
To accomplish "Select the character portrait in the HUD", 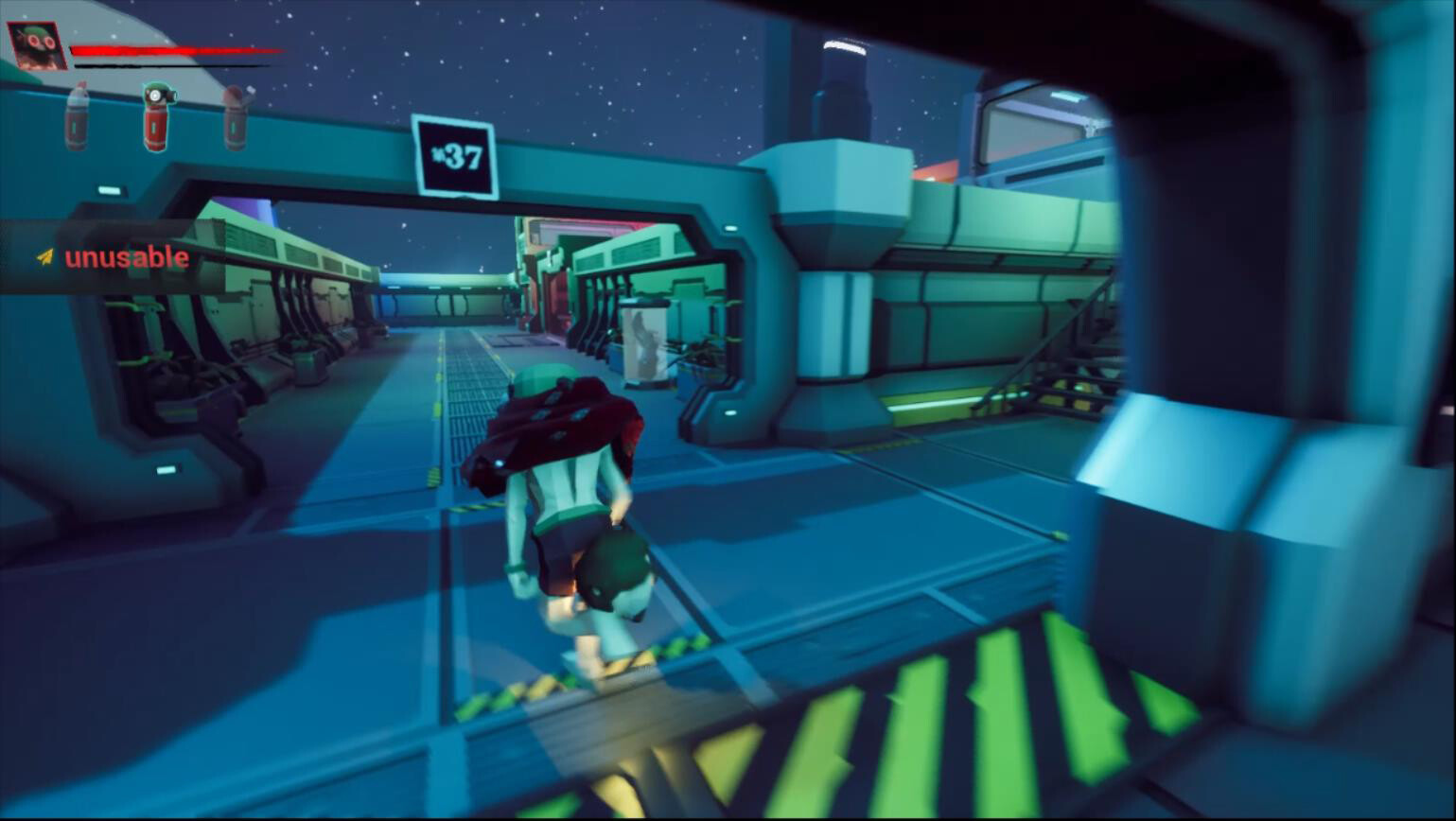I will pyautogui.click(x=36, y=44).
